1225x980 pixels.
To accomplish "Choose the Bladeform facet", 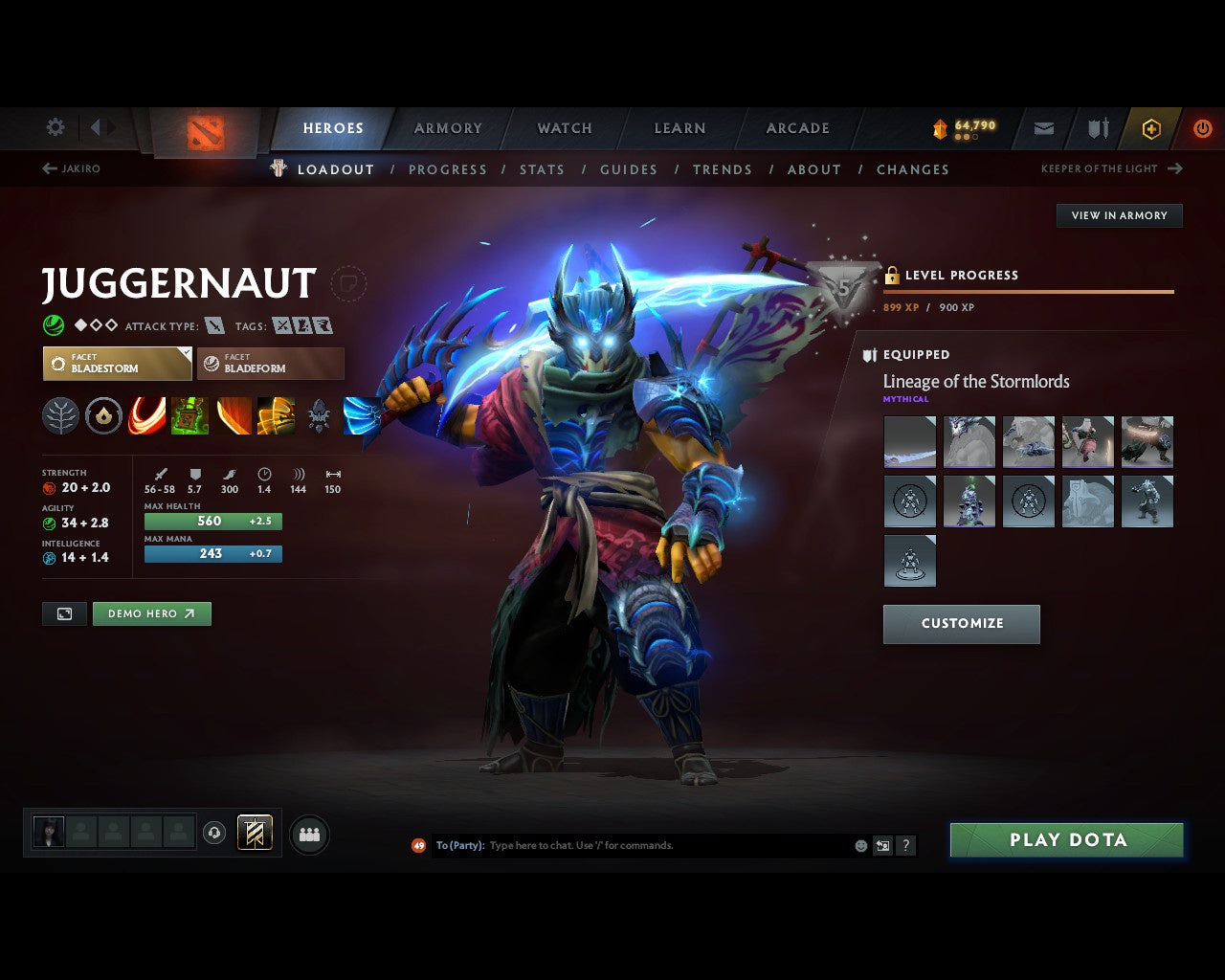I will click(270, 364).
